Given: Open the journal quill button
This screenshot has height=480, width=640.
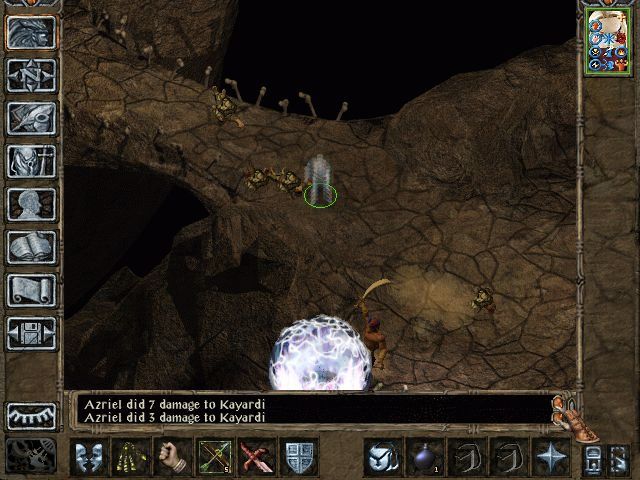Looking at the screenshot, I should click(x=31, y=118).
